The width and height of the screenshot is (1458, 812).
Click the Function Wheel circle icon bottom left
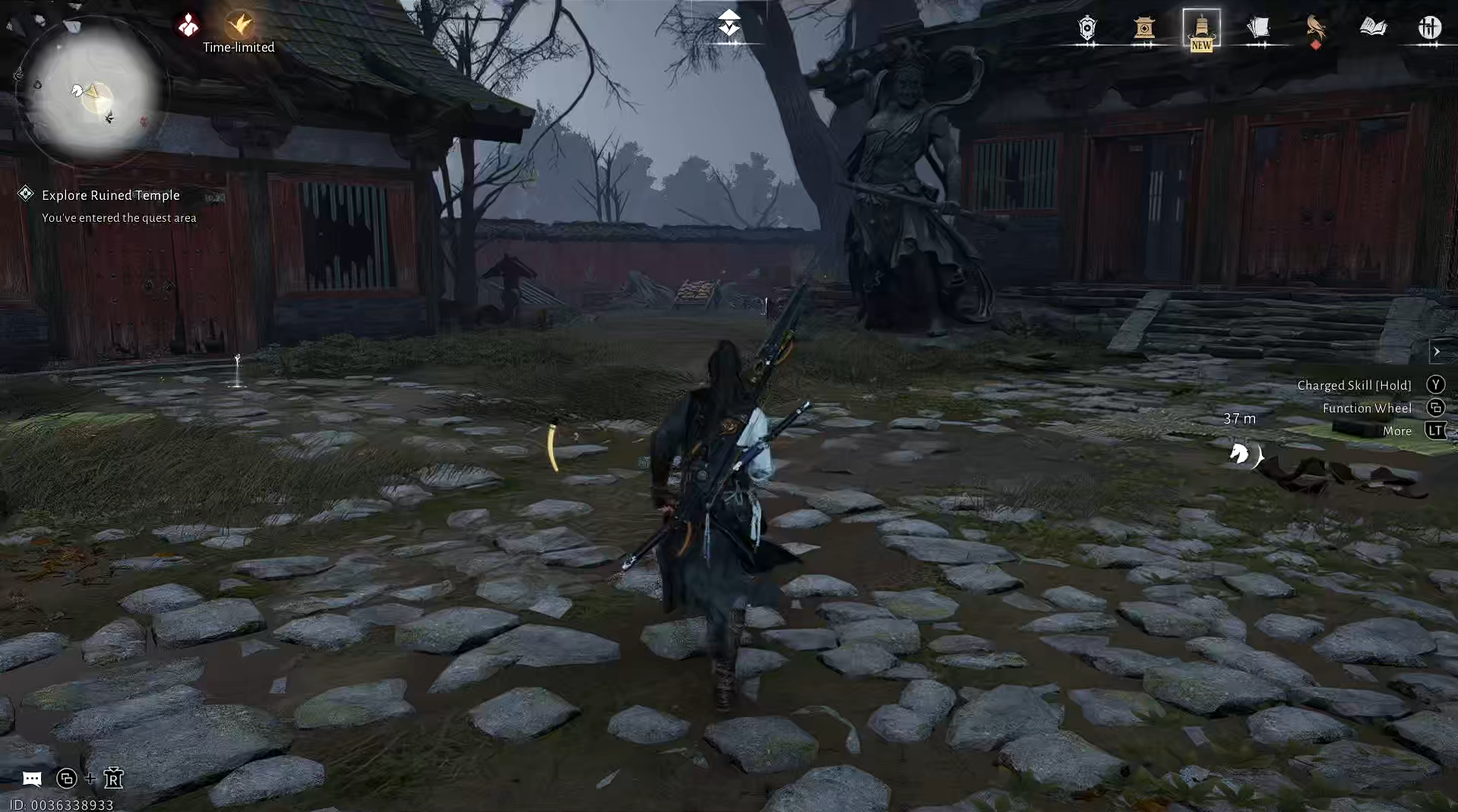coord(66,779)
